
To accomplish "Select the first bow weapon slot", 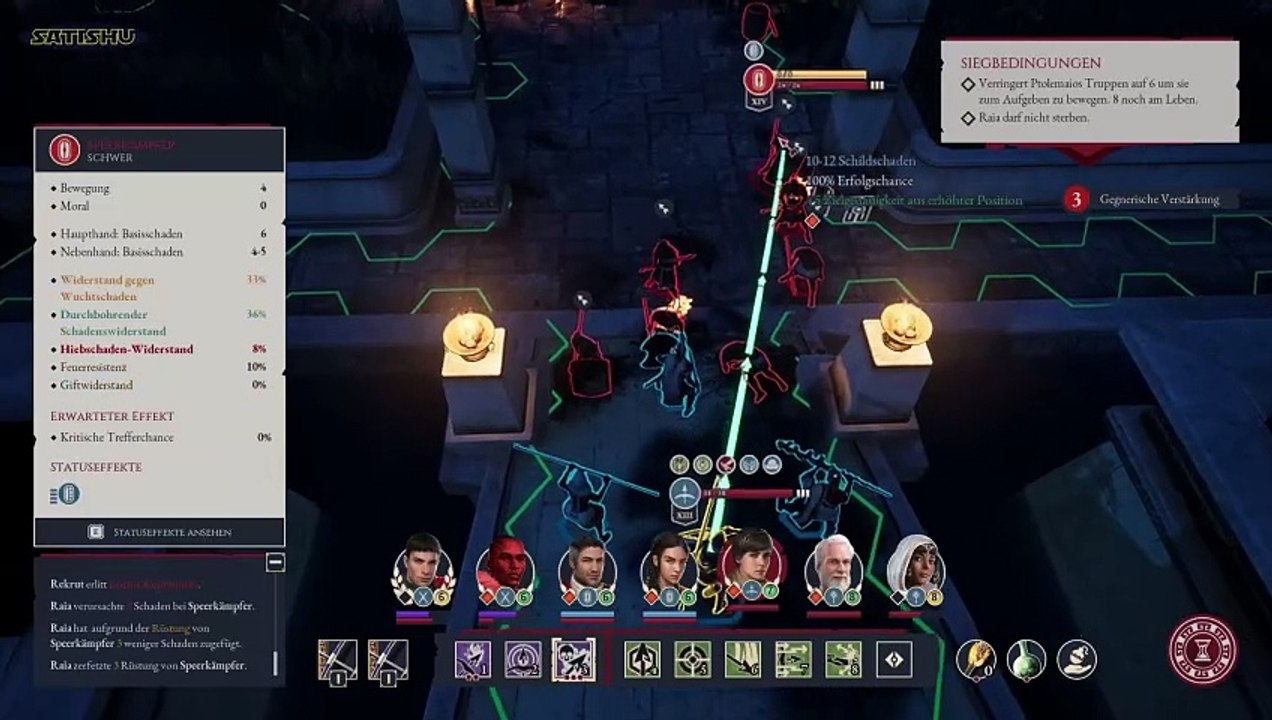I will tap(337, 660).
